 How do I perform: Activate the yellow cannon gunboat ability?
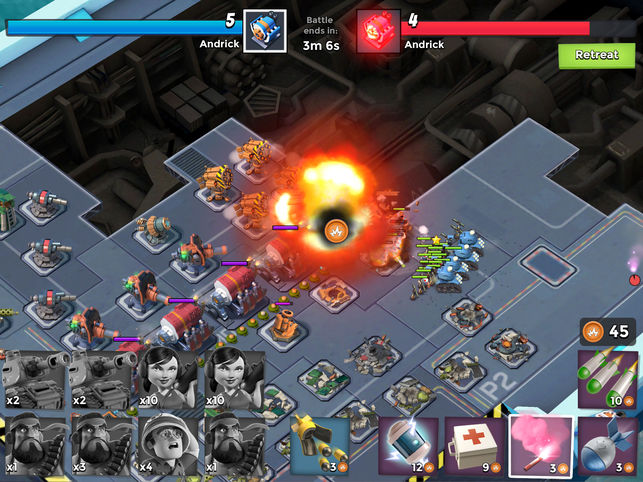[320, 443]
